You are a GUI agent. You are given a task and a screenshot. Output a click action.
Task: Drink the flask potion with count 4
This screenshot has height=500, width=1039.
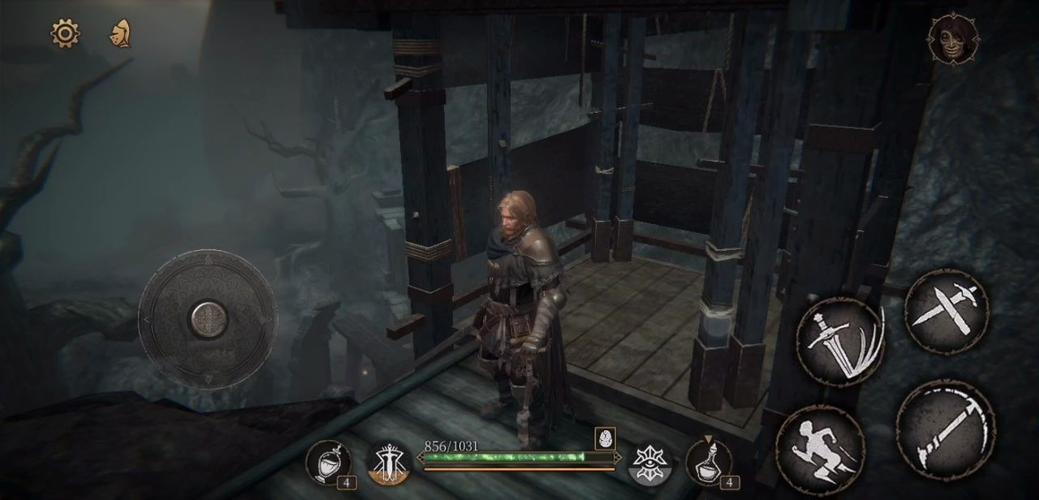point(708,462)
